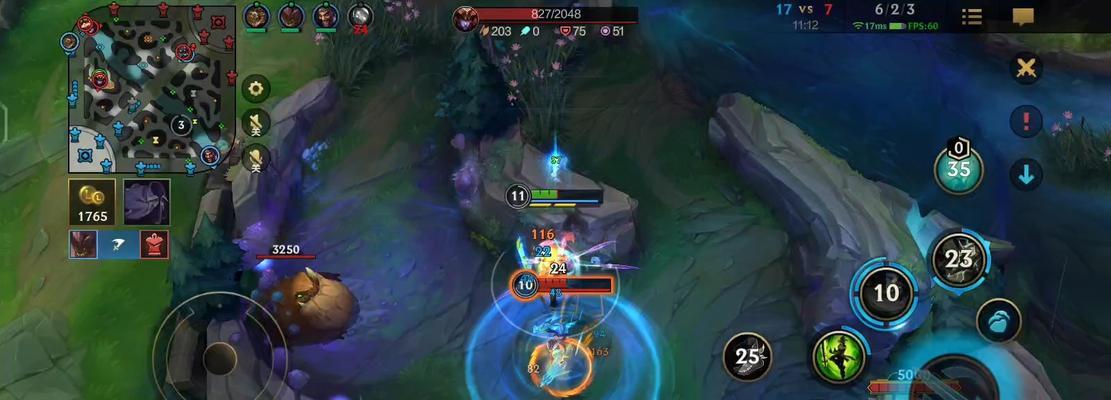Viewport: 1111px width, 400px height.
Task: Send the red exclamation danger ping
Action: [1026, 122]
